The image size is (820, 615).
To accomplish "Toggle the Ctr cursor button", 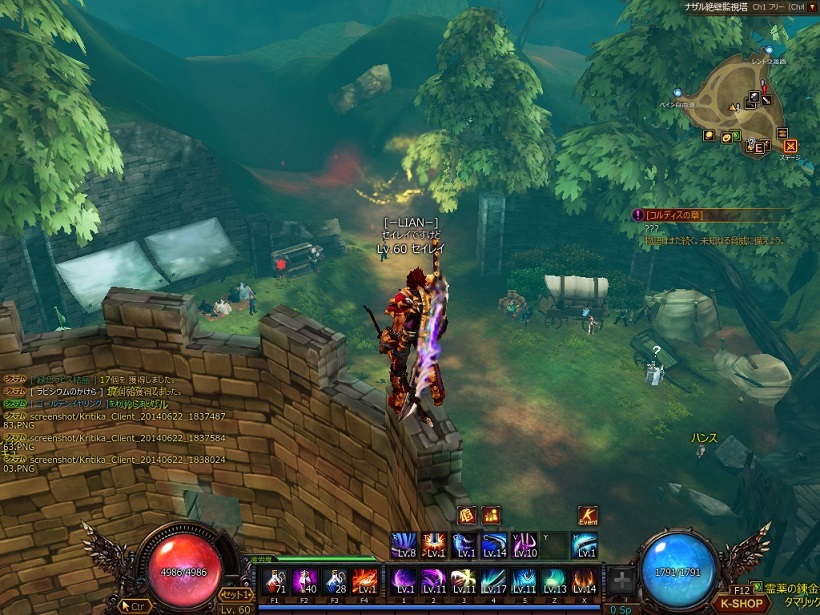I will click(x=135, y=605).
